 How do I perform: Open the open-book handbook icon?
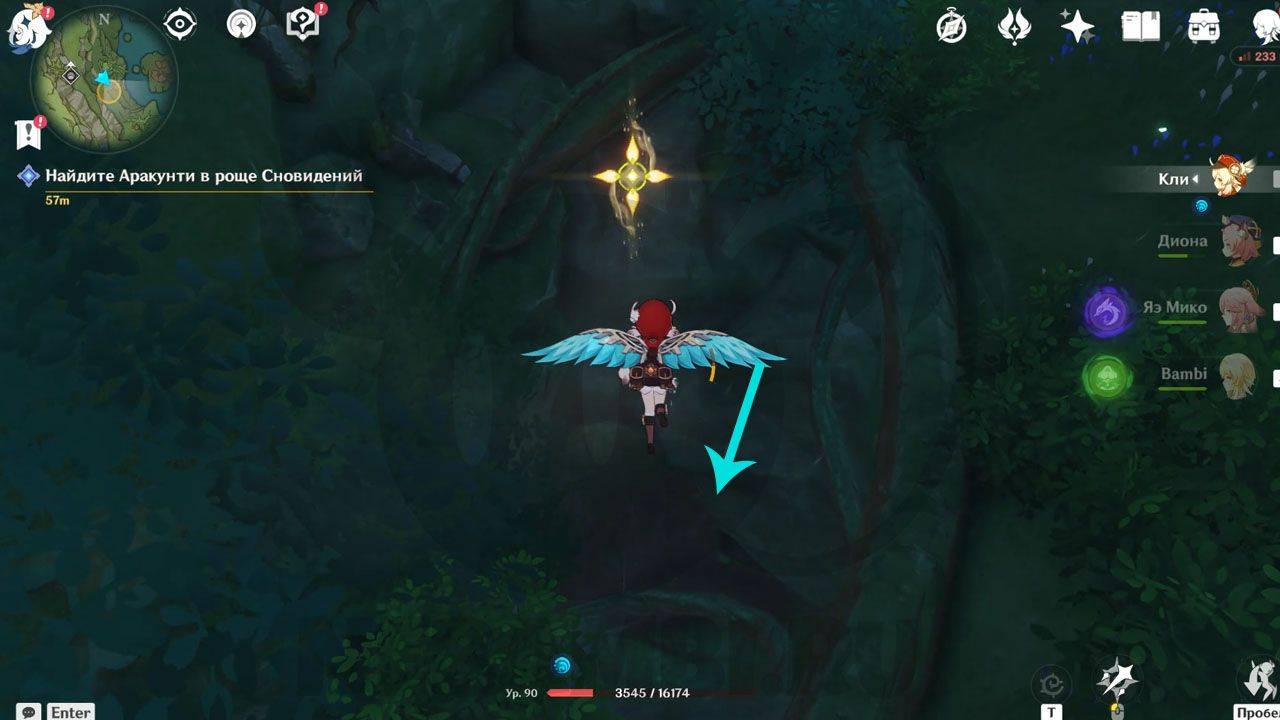point(1141,26)
